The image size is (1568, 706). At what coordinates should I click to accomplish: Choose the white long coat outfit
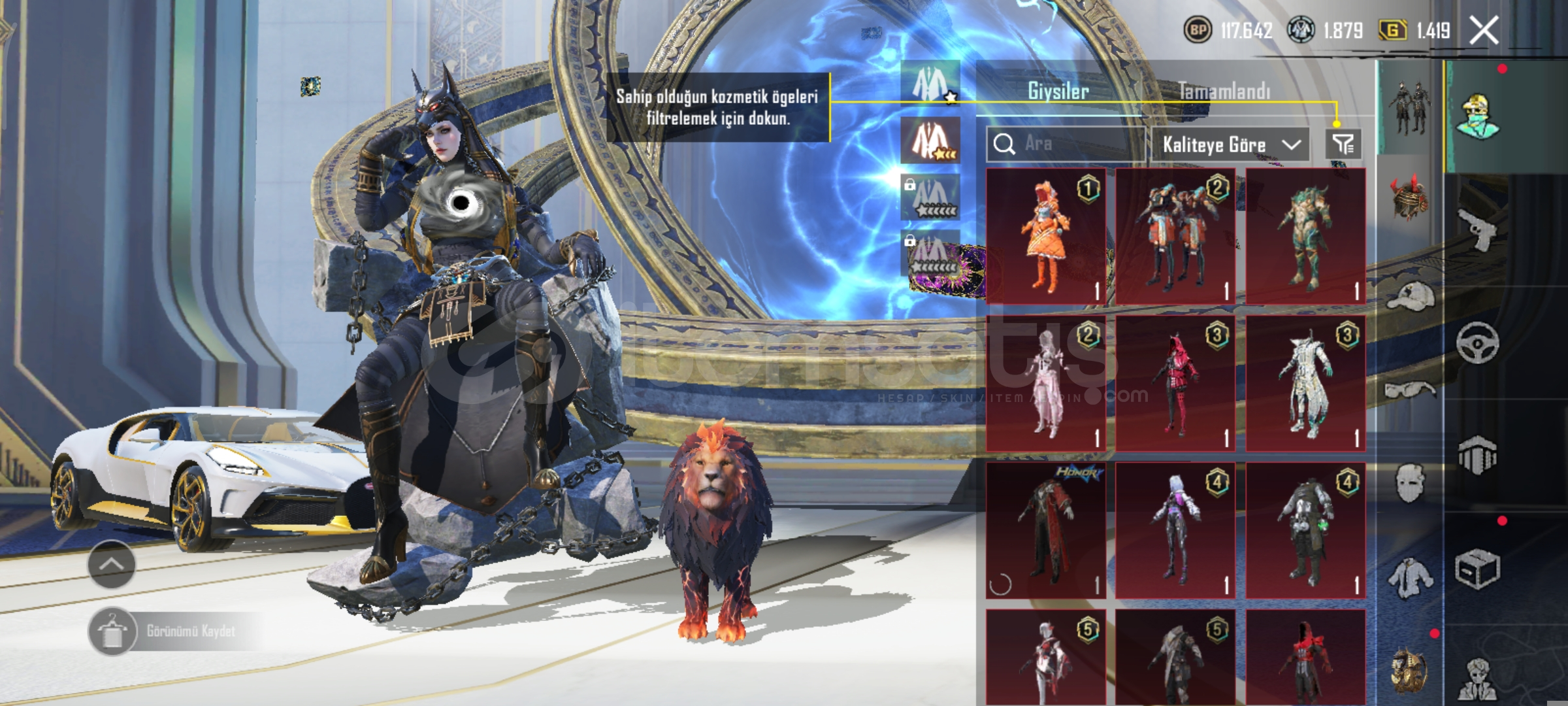pyautogui.click(x=1305, y=384)
